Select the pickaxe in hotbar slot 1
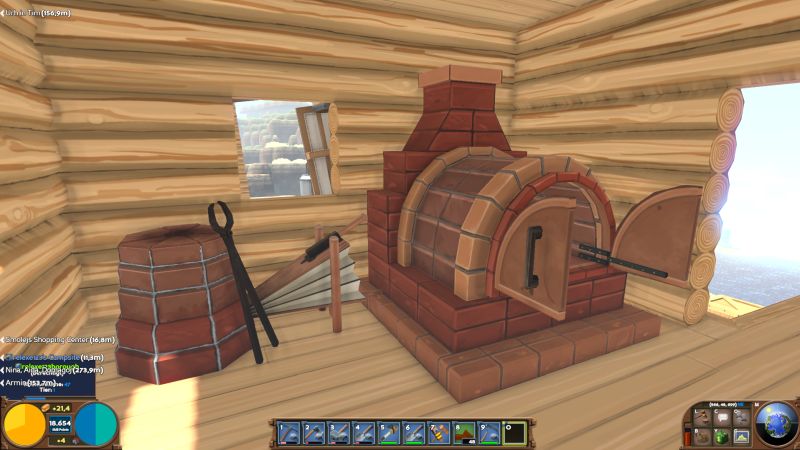 click(x=288, y=432)
